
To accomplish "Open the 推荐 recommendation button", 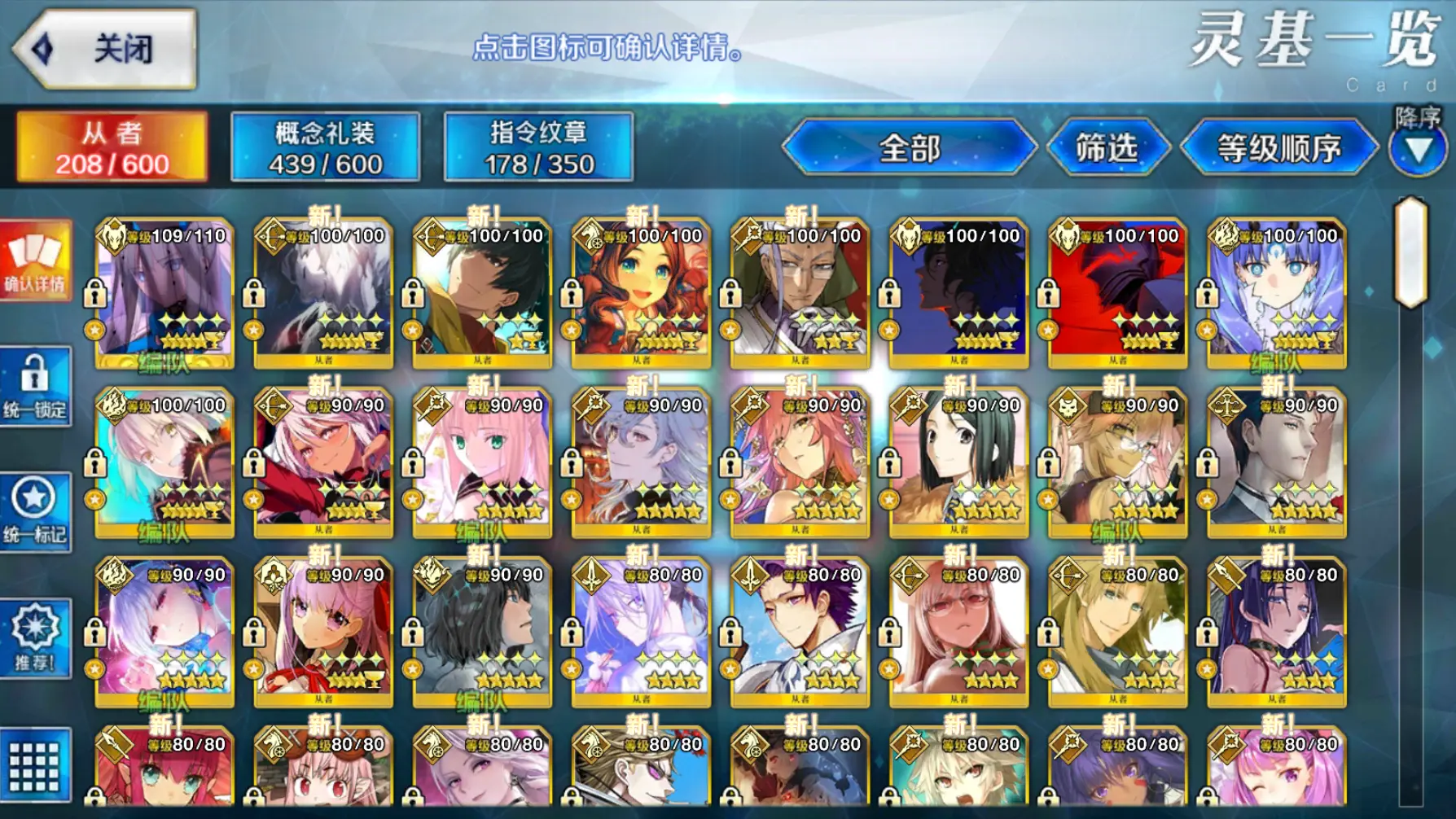I will pos(35,639).
